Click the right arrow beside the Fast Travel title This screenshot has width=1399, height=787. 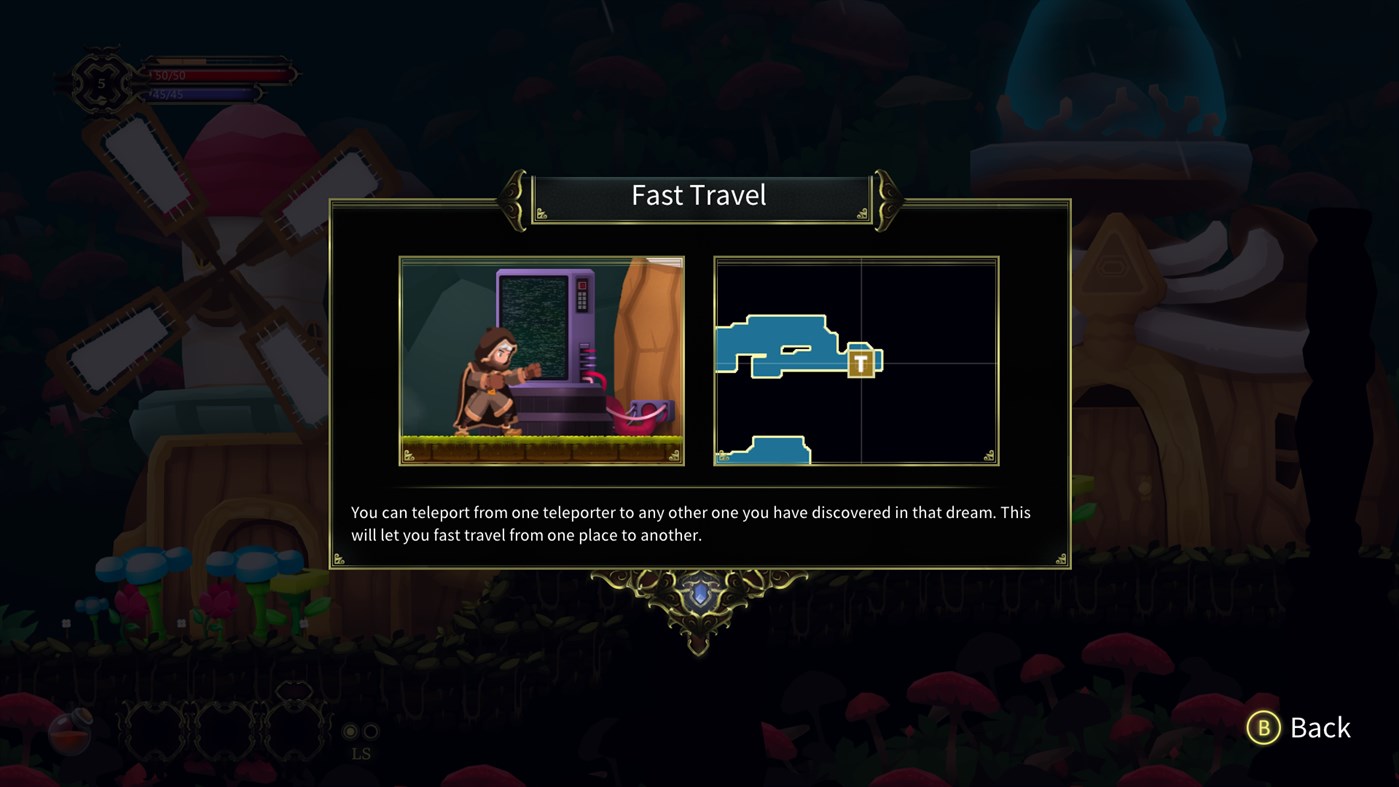(x=886, y=198)
